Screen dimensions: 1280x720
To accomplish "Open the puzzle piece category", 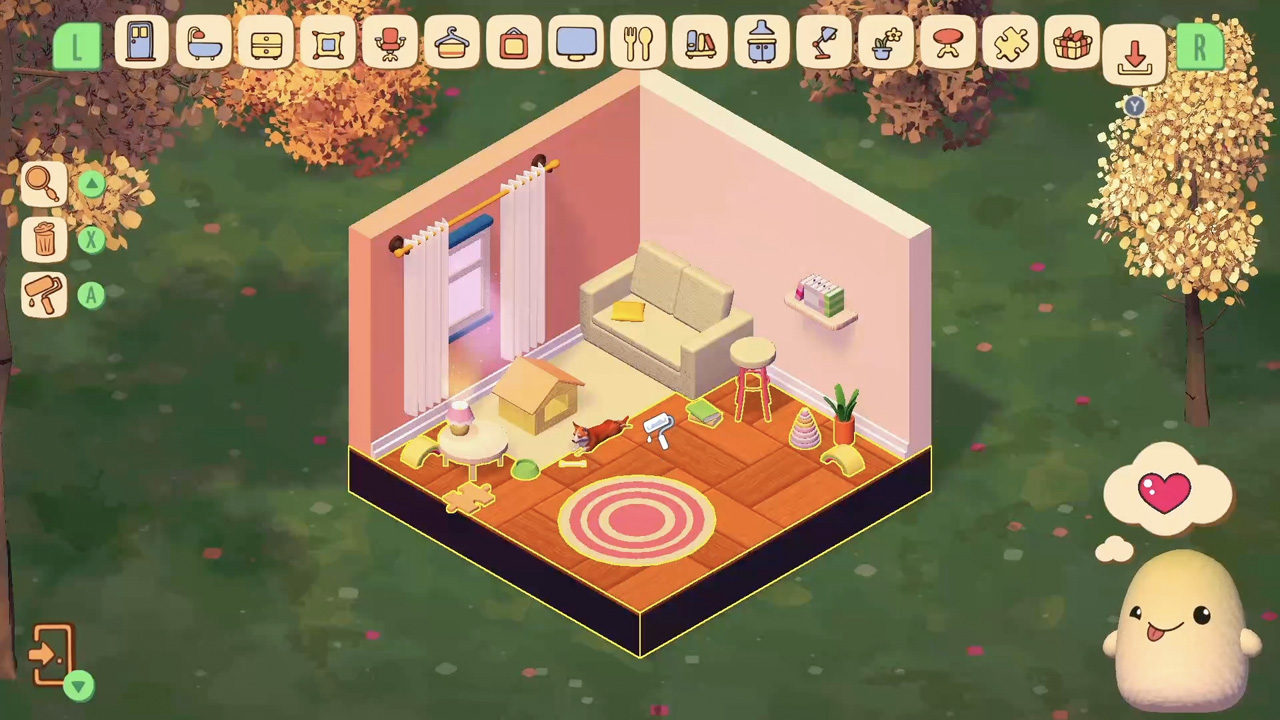I will click(x=1010, y=43).
